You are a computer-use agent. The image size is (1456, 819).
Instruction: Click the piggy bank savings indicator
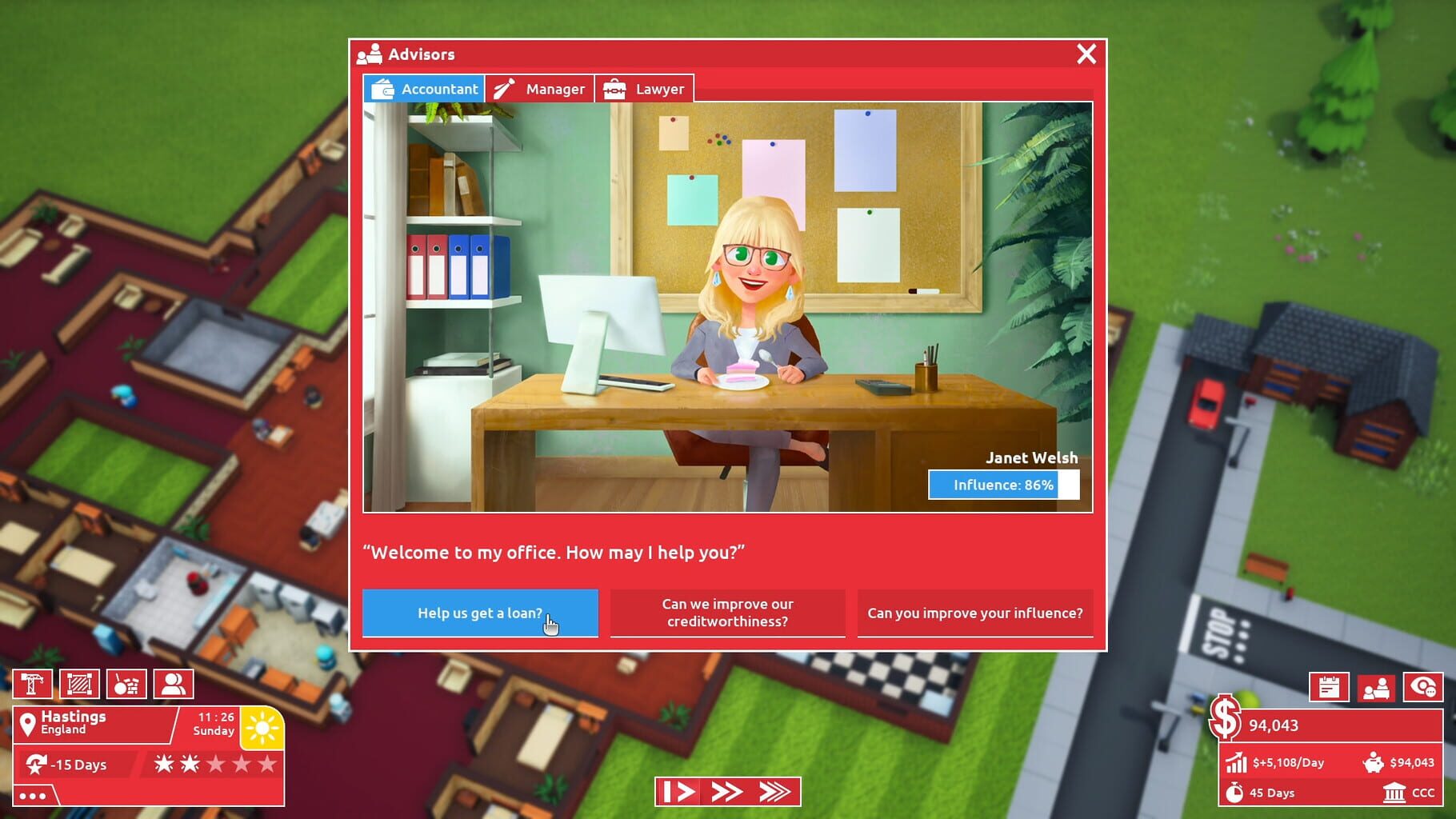[x=1374, y=763]
